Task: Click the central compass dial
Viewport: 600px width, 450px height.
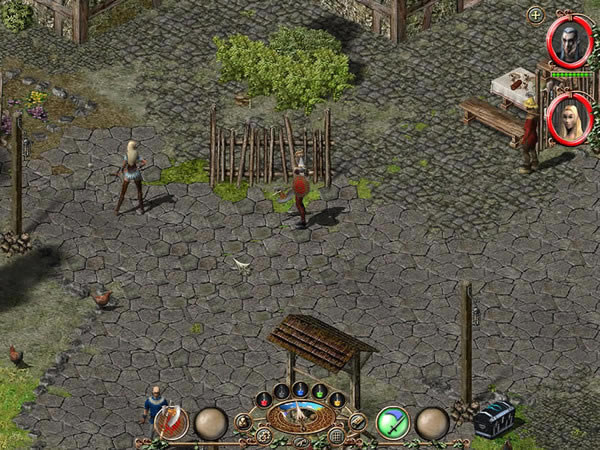Action: pos(300,415)
